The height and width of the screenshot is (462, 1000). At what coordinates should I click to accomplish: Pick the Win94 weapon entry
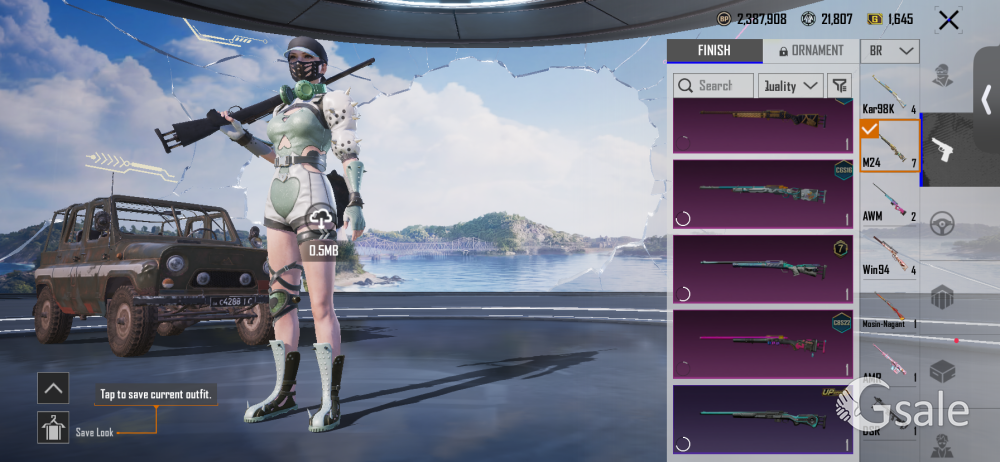click(x=889, y=254)
